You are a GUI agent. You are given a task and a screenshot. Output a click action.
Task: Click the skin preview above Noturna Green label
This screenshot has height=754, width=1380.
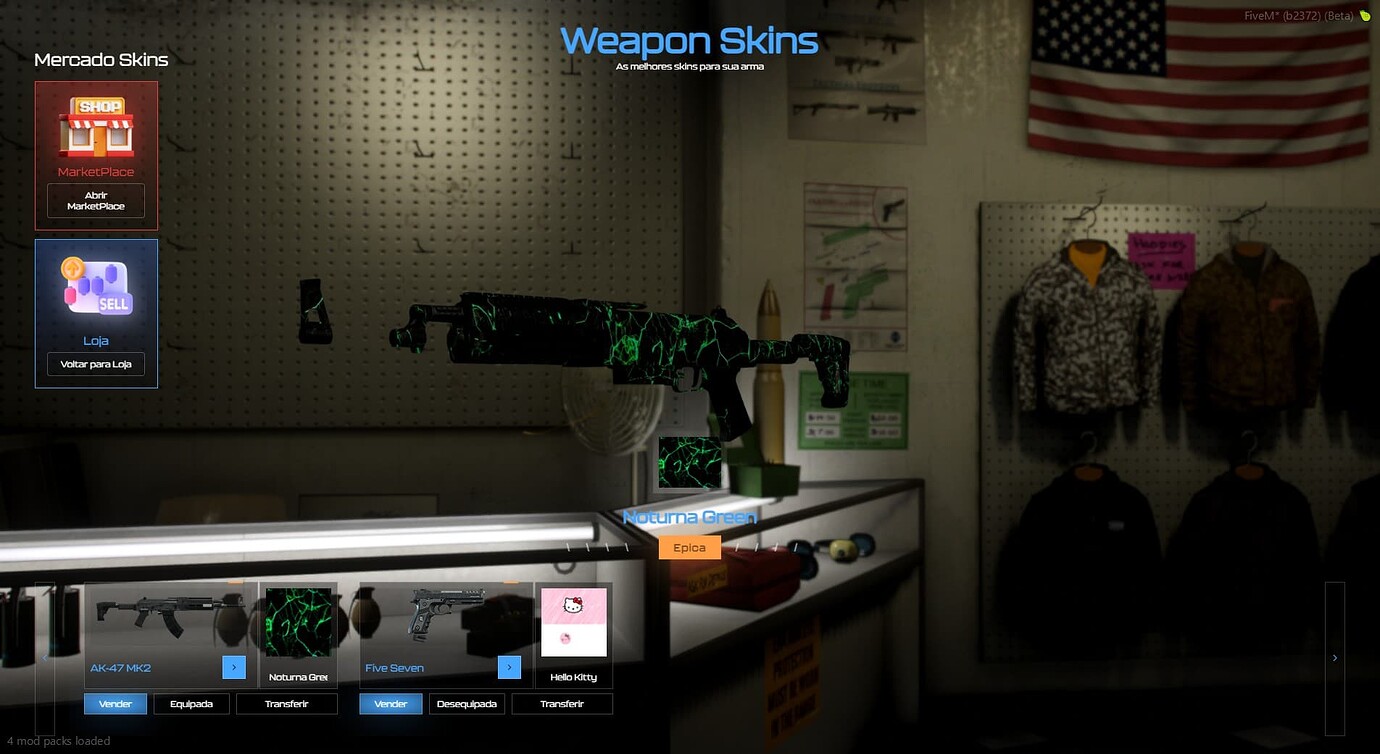pos(689,463)
